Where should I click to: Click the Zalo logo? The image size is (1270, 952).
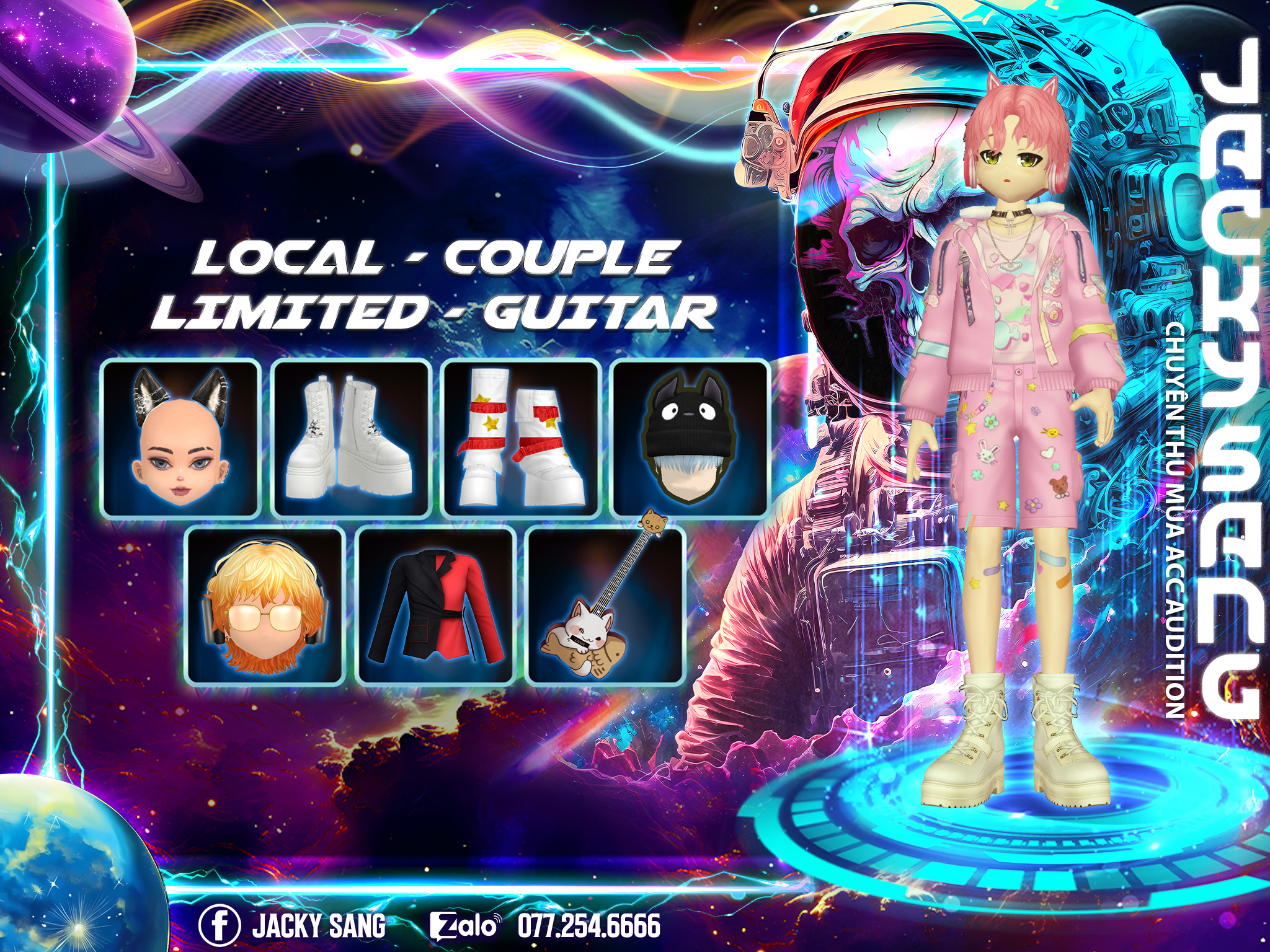click(464, 926)
